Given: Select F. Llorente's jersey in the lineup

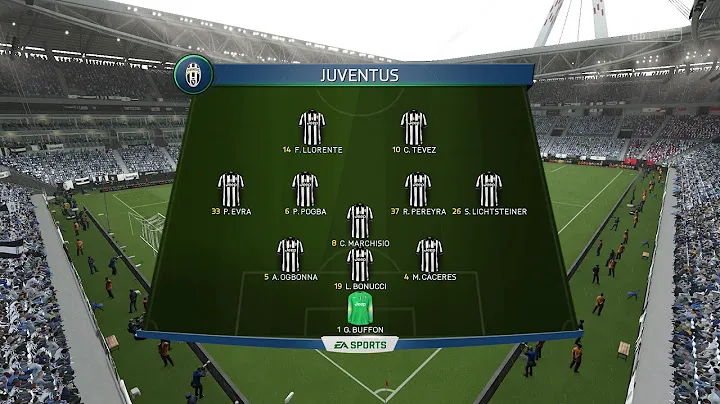Looking at the screenshot, I should point(312,127).
